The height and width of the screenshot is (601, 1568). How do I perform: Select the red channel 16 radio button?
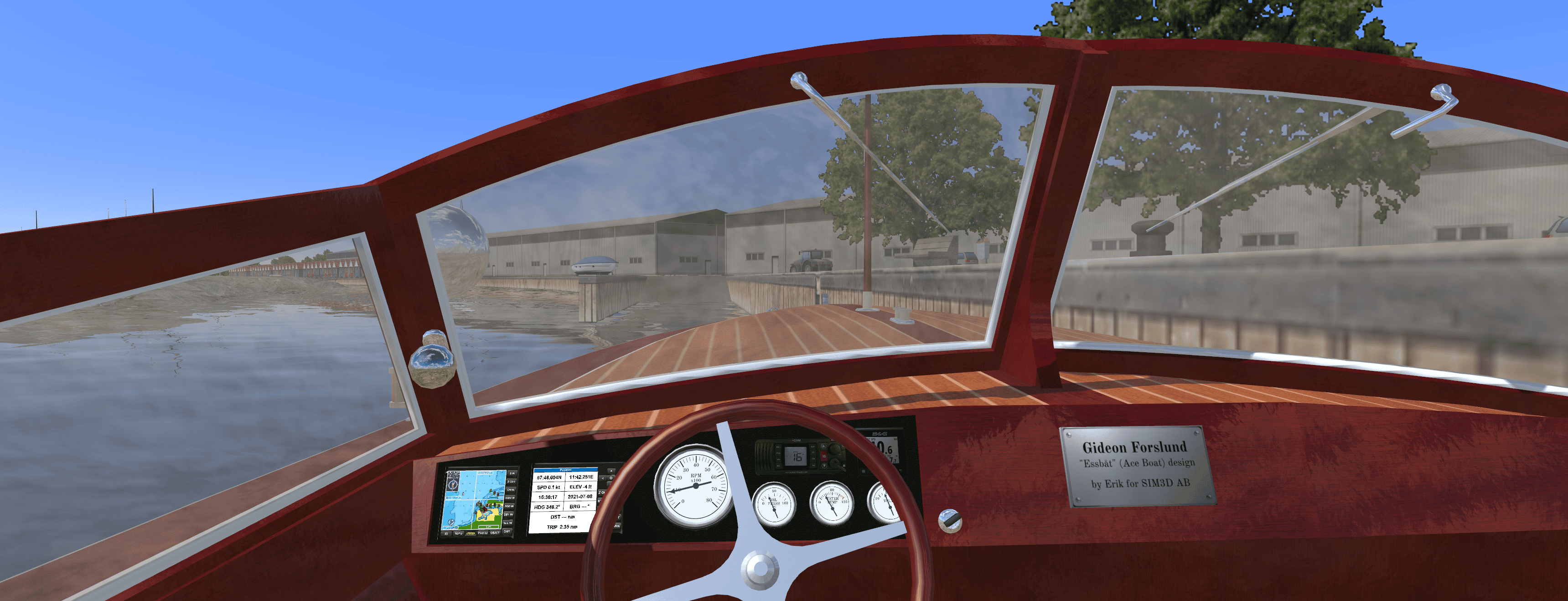(824, 455)
